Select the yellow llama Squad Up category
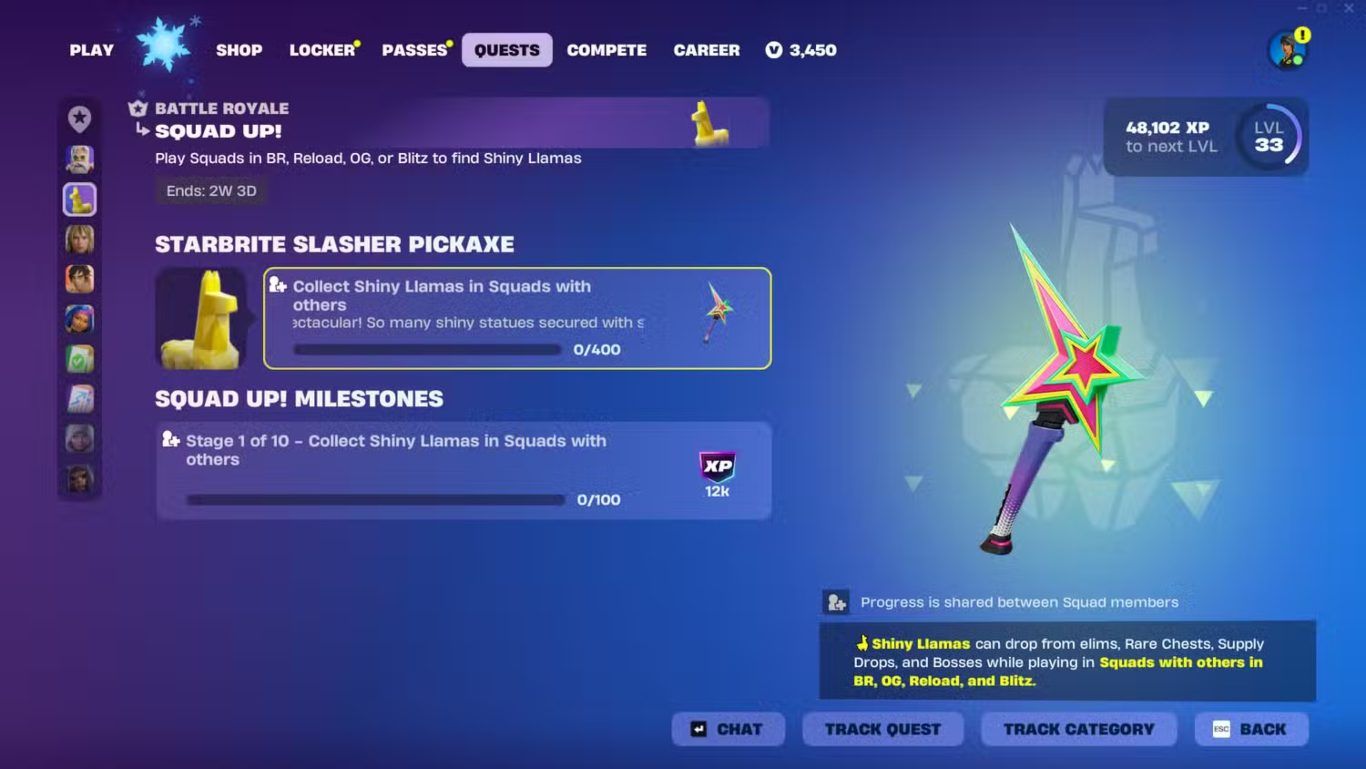 (x=80, y=199)
